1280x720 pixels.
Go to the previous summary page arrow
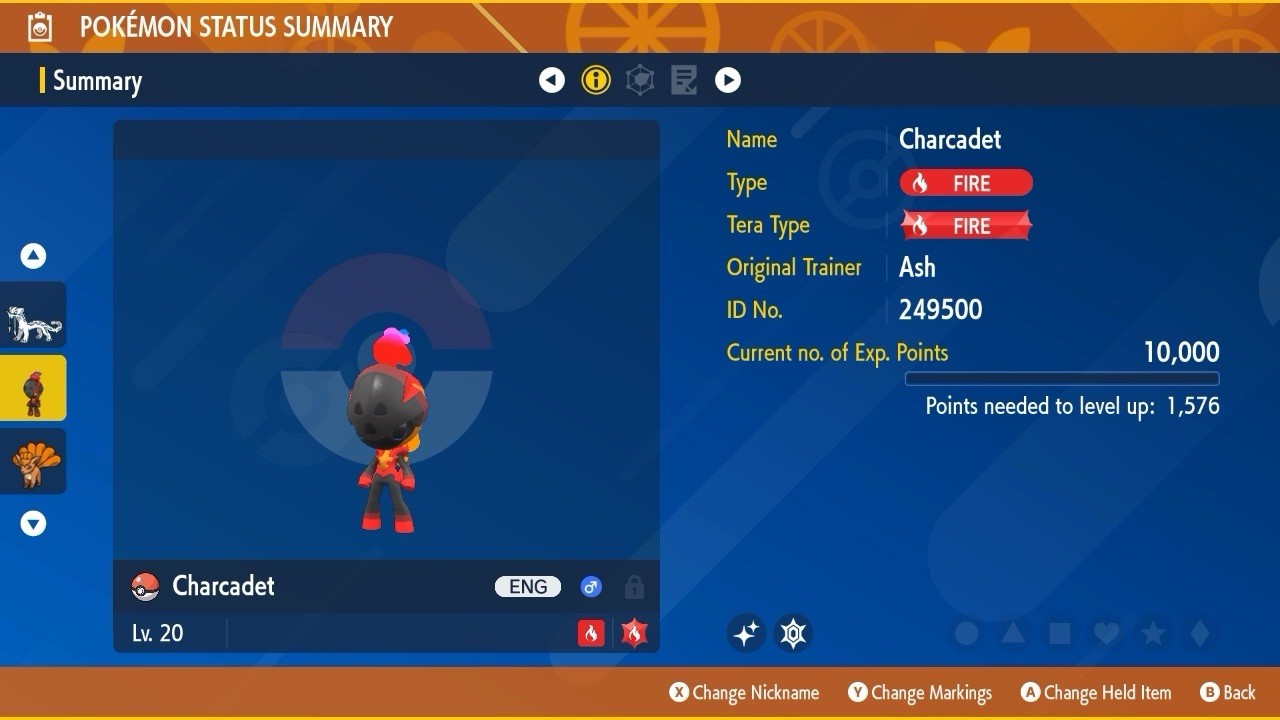[x=552, y=80]
